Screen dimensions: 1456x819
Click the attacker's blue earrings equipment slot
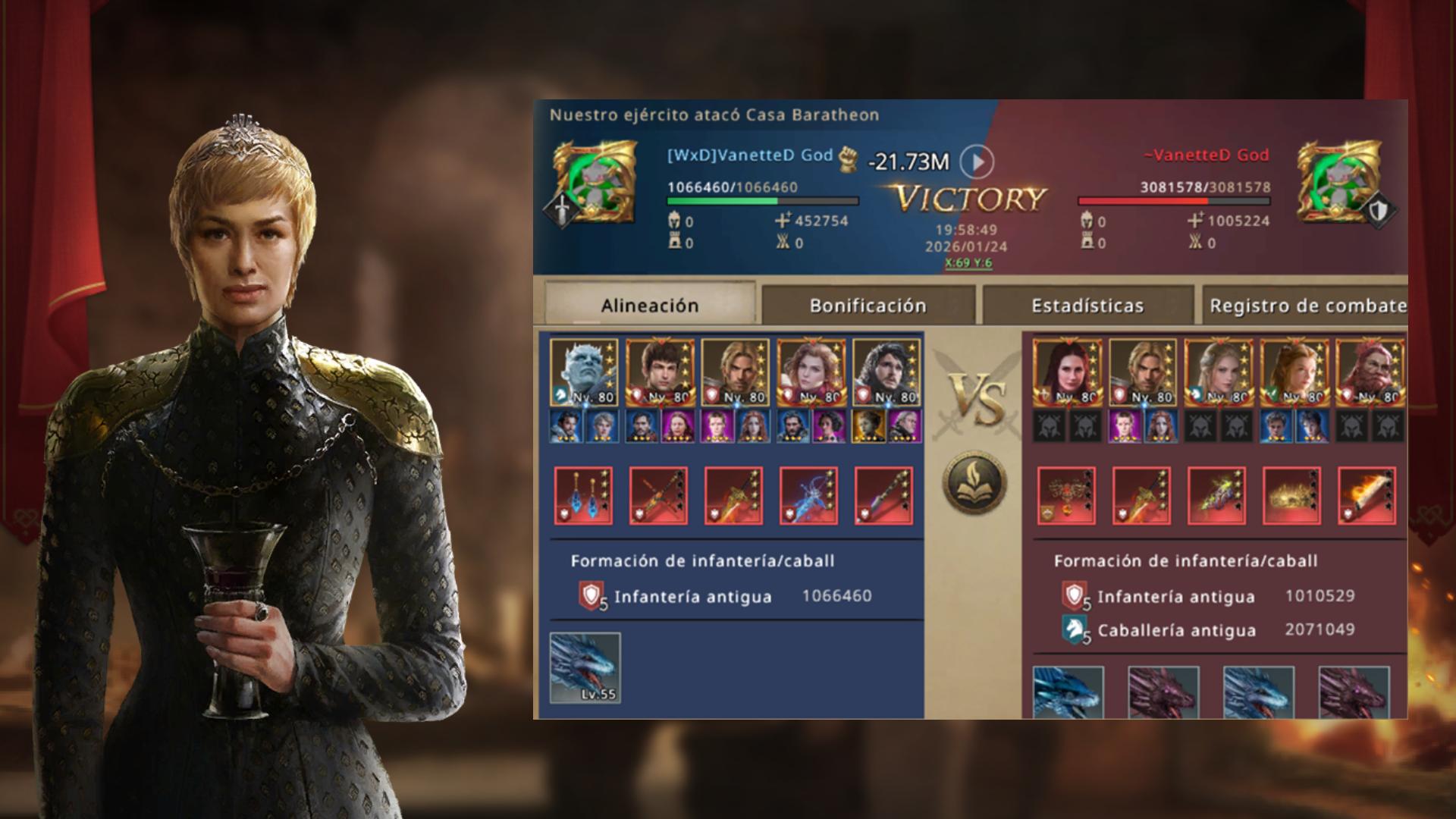[583, 495]
